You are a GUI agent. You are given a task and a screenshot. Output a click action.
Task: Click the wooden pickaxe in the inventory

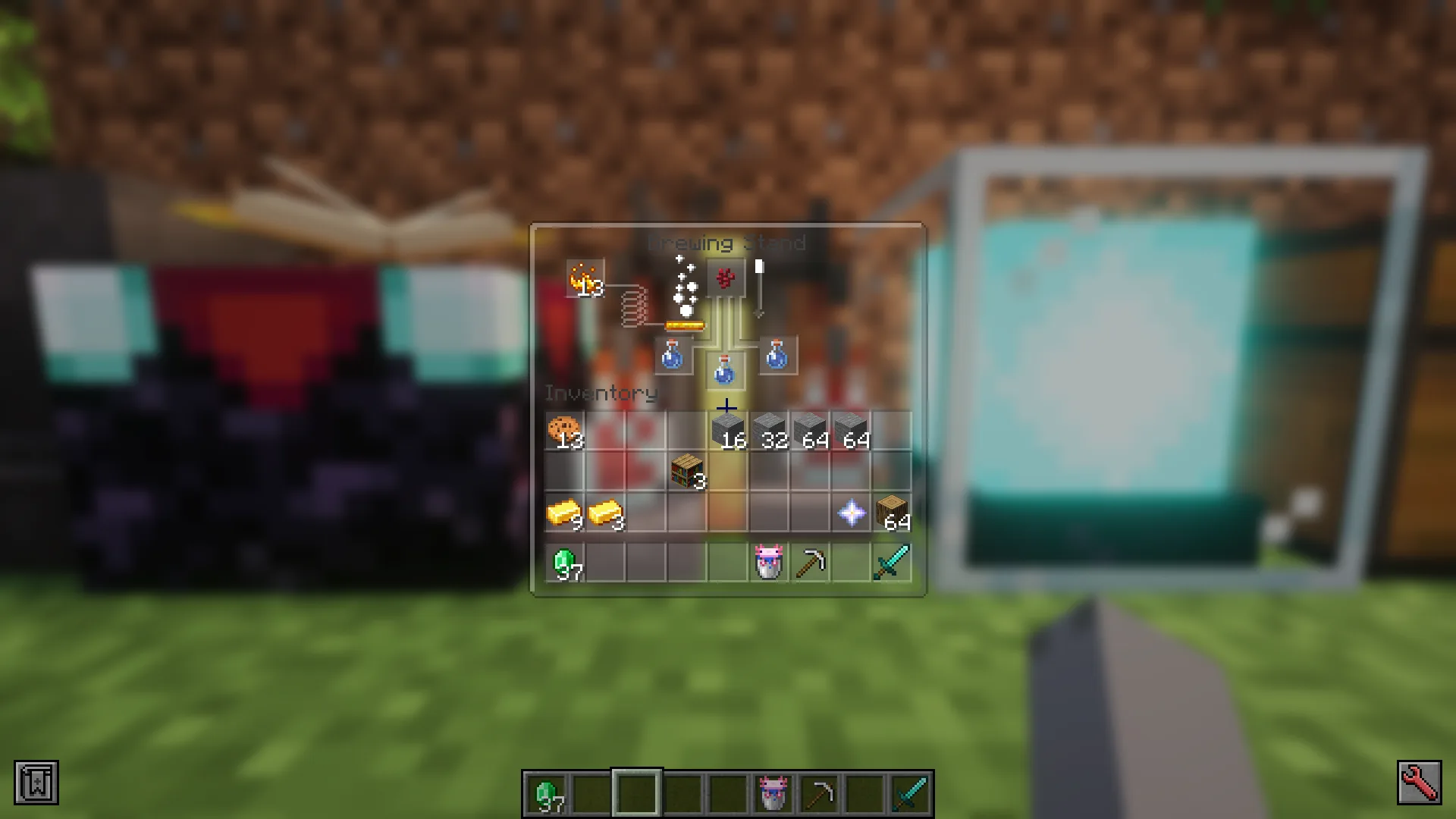tap(811, 561)
